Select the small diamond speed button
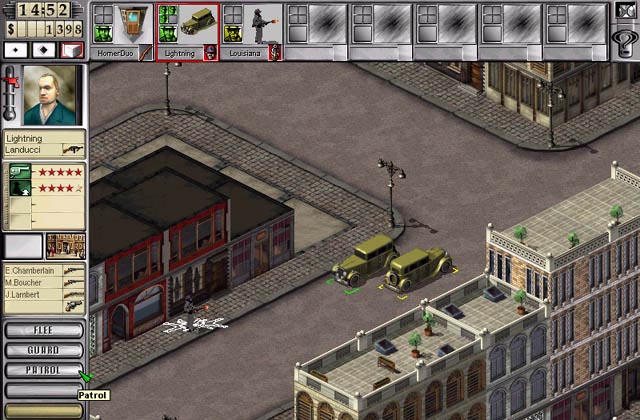This screenshot has height=420, width=640. [17, 49]
